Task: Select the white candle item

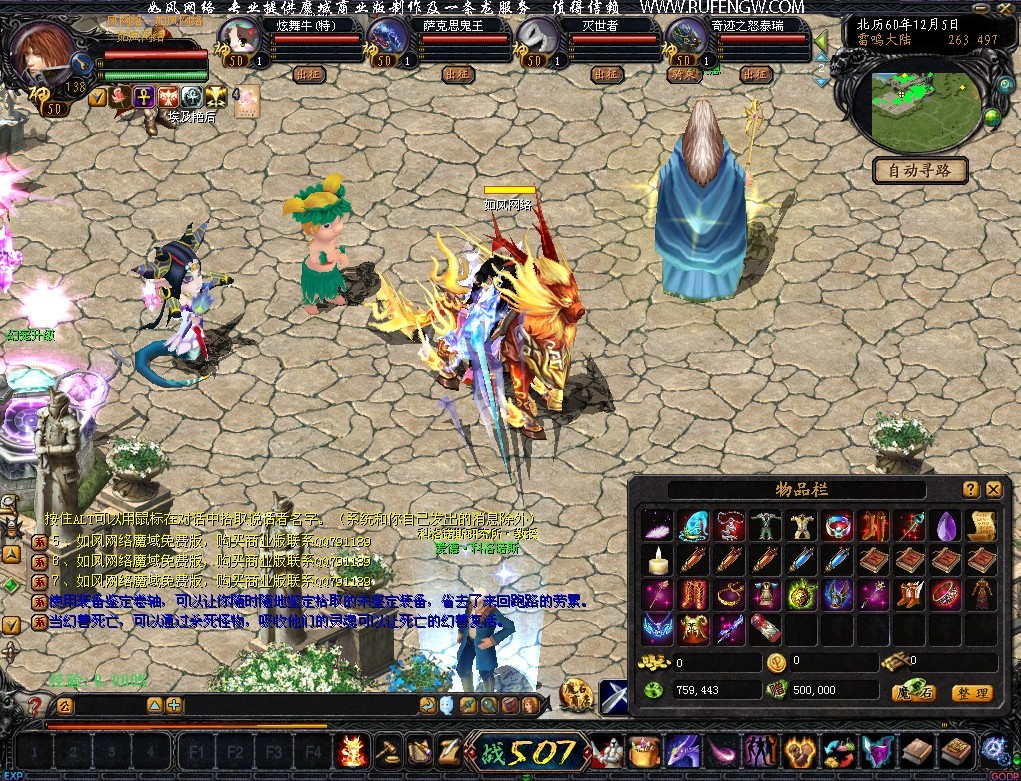Action: (658, 561)
